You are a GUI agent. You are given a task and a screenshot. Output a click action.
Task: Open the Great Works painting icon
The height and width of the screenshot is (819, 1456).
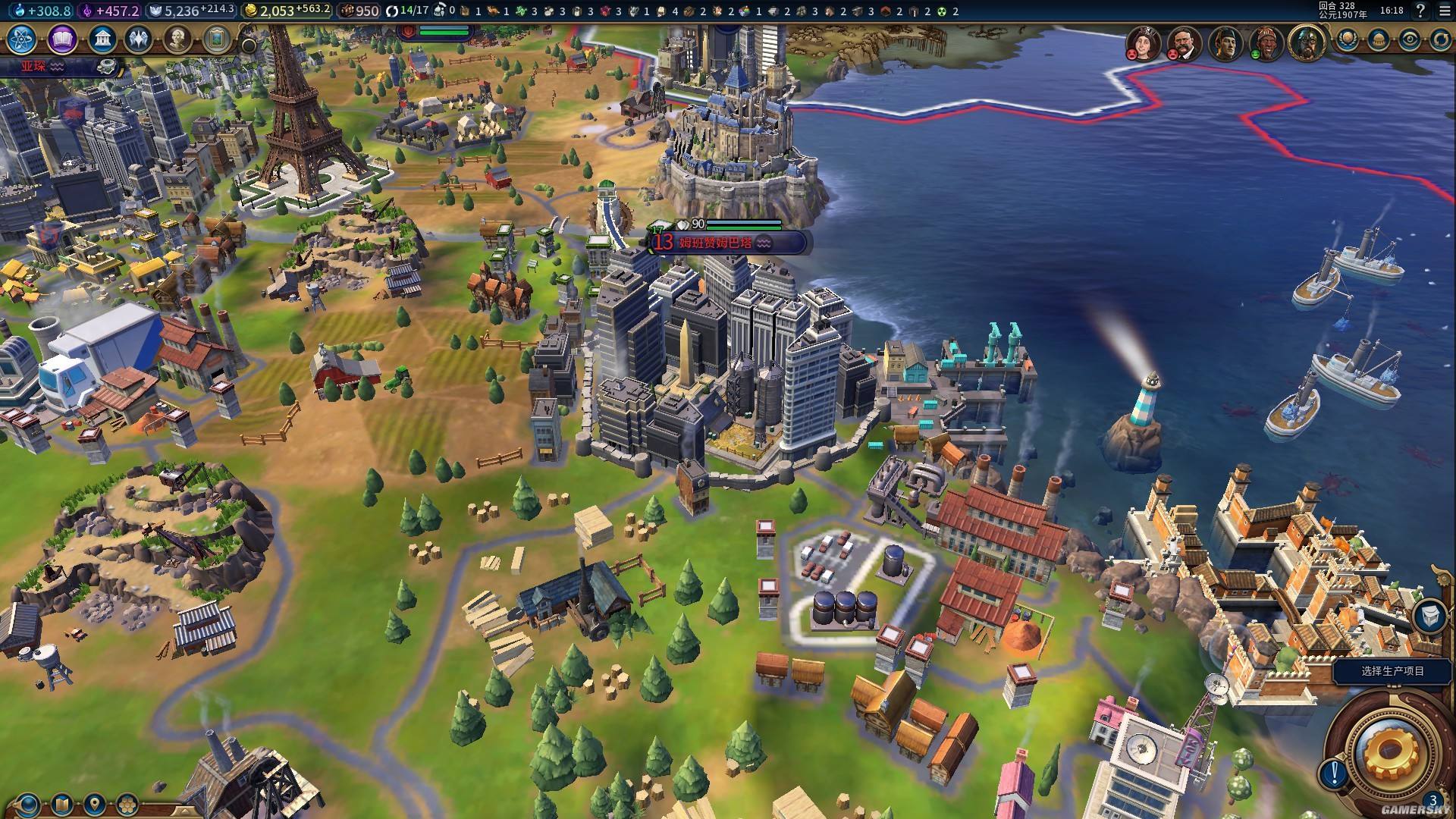[216, 39]
